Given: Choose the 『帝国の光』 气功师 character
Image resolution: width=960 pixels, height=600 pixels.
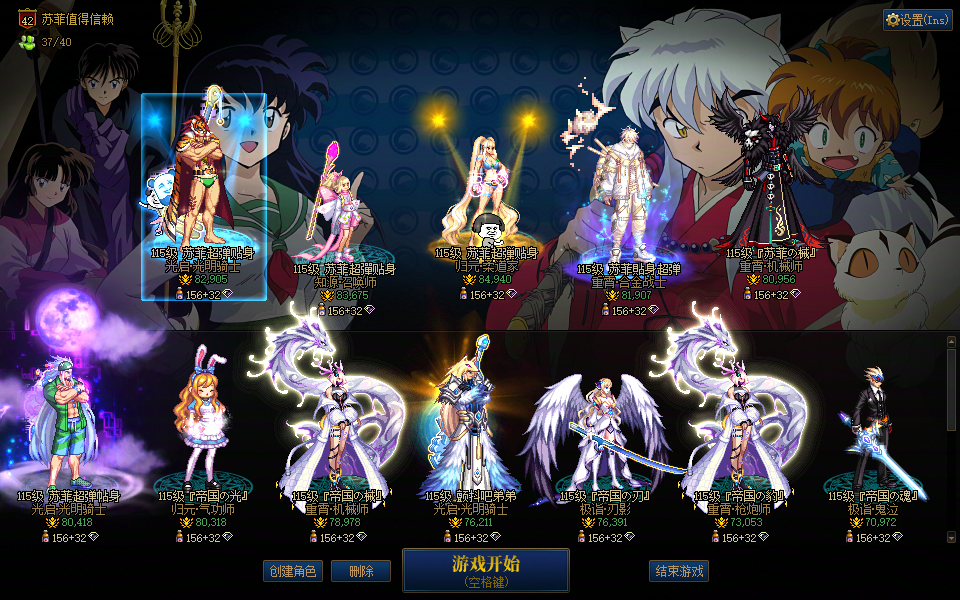Looking at the screenshot, I should (203, 430).
